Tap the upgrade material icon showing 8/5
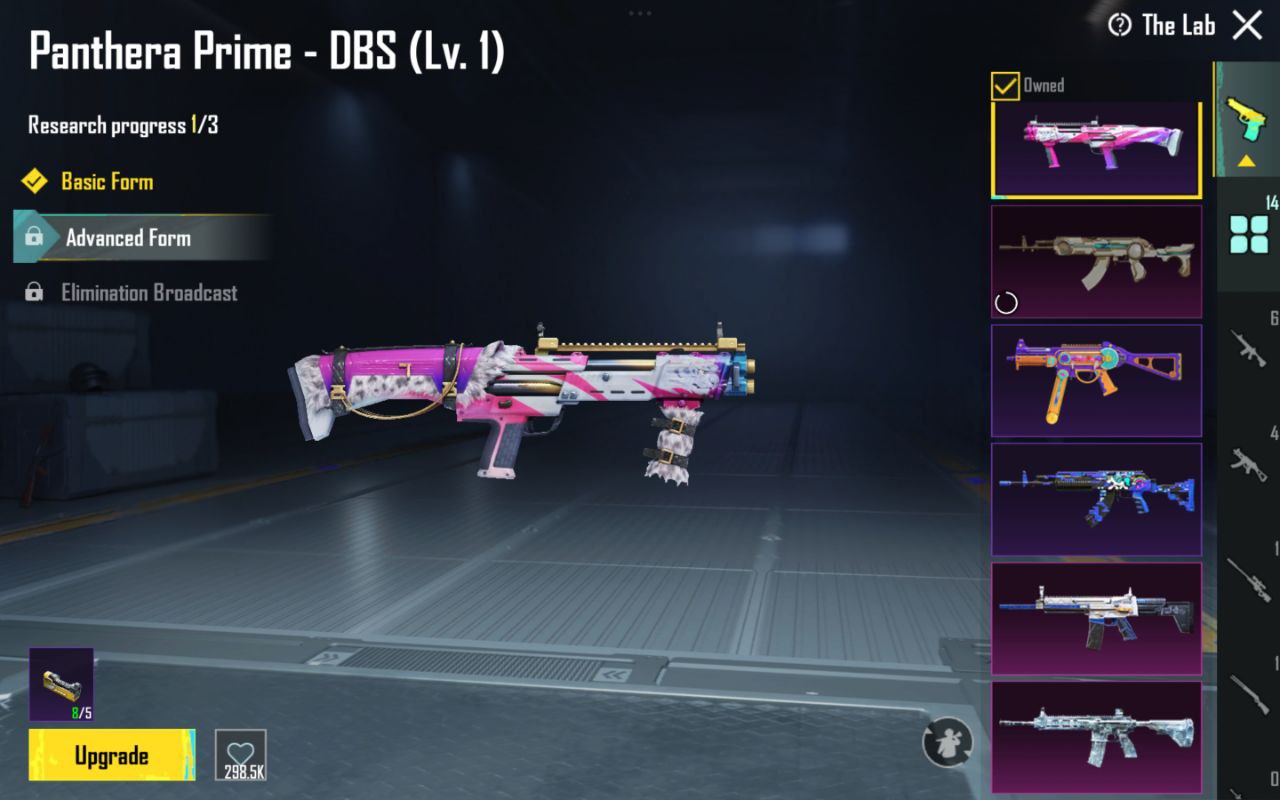Image resolution: width=1280 pixels, height=800 pixels. click(61, 684)
